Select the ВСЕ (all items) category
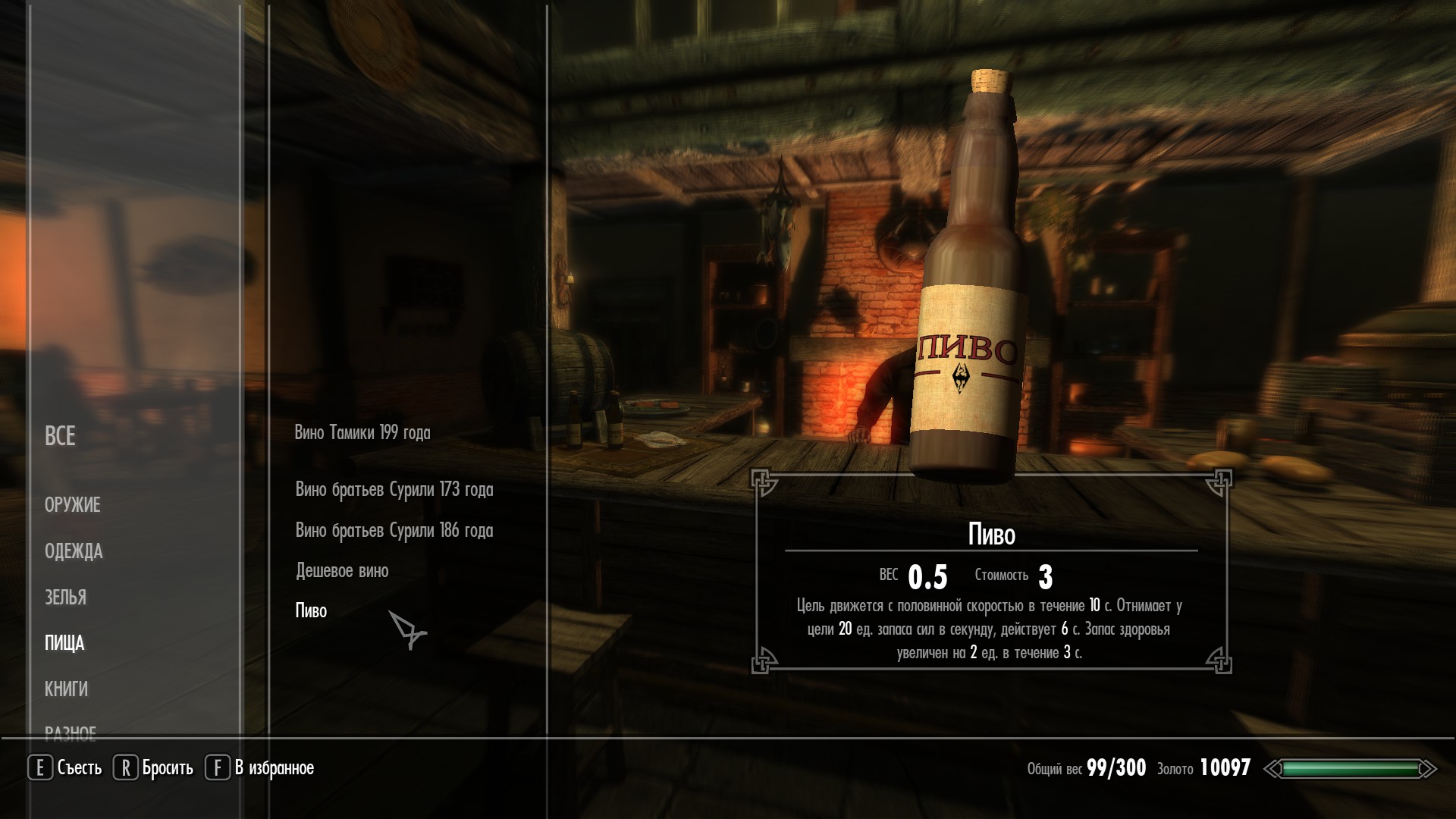This screenshot has width=1456, height=819. (x=60, y=436)
